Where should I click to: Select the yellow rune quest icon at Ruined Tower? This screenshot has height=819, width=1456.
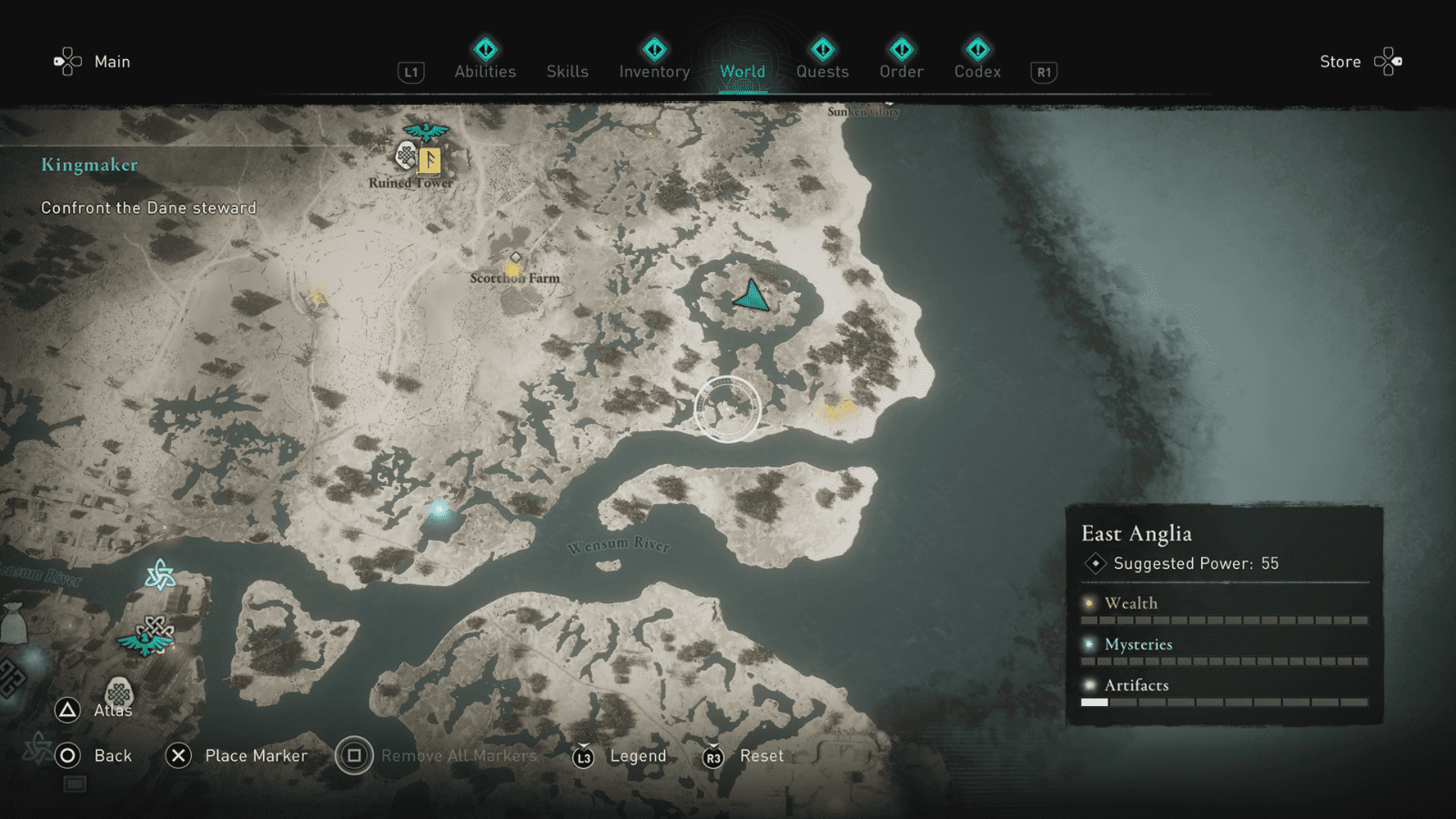[x=428, y=162]
